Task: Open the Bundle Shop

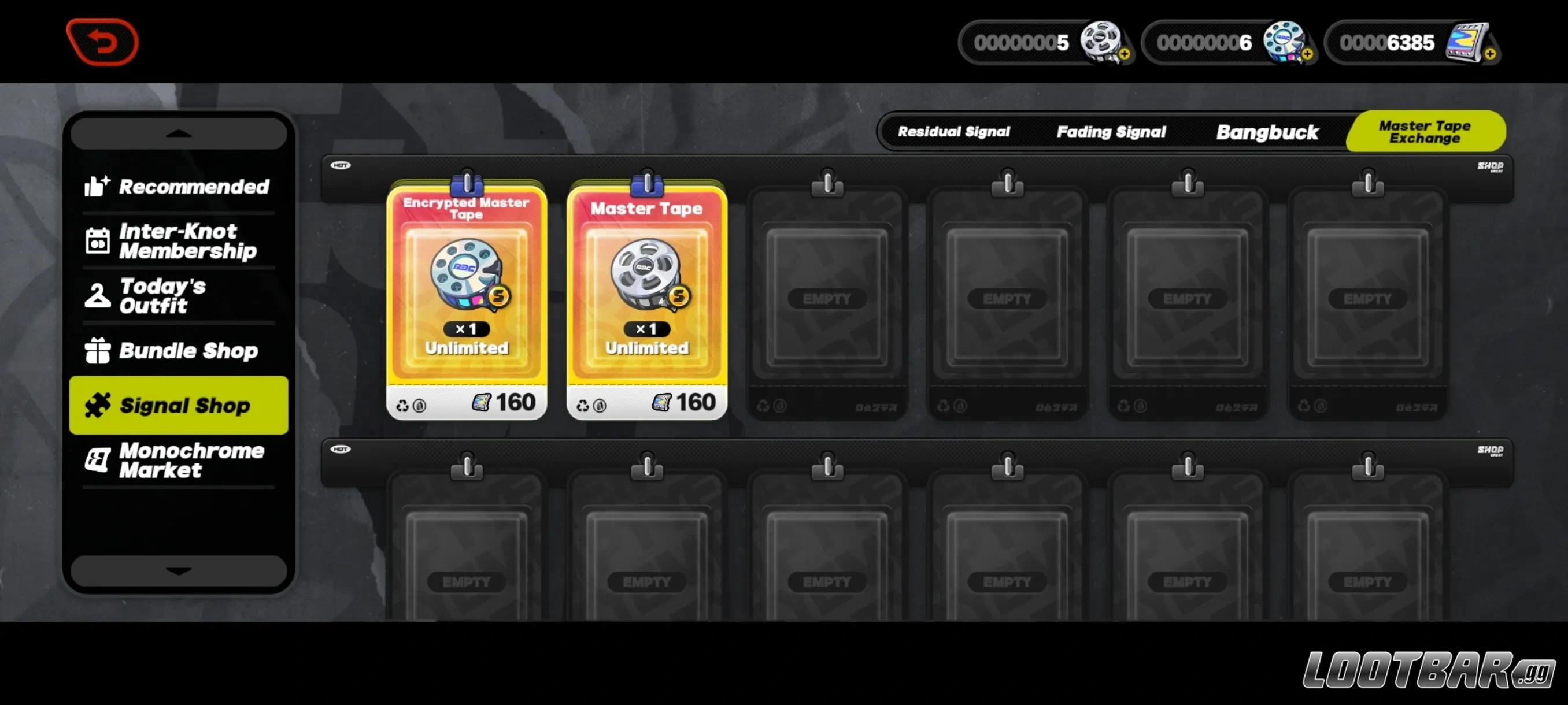Action: pos(177,351)
